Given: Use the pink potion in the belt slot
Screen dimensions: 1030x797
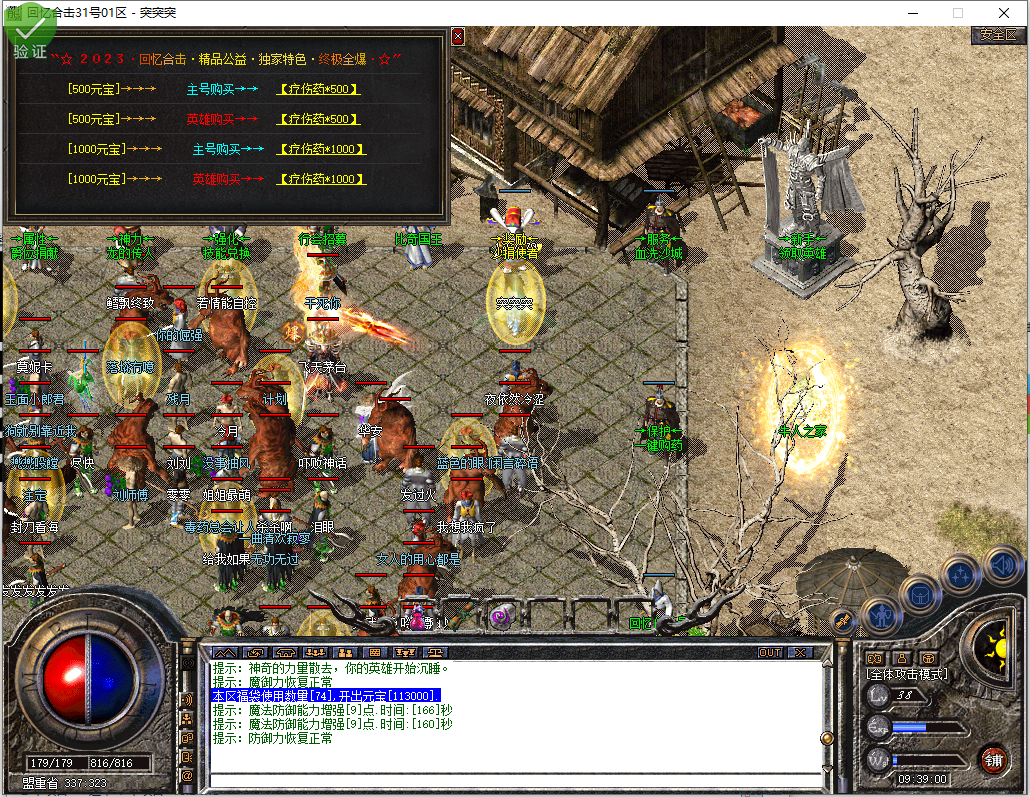Looking at the screenshot, I should [x=417, y=616].
